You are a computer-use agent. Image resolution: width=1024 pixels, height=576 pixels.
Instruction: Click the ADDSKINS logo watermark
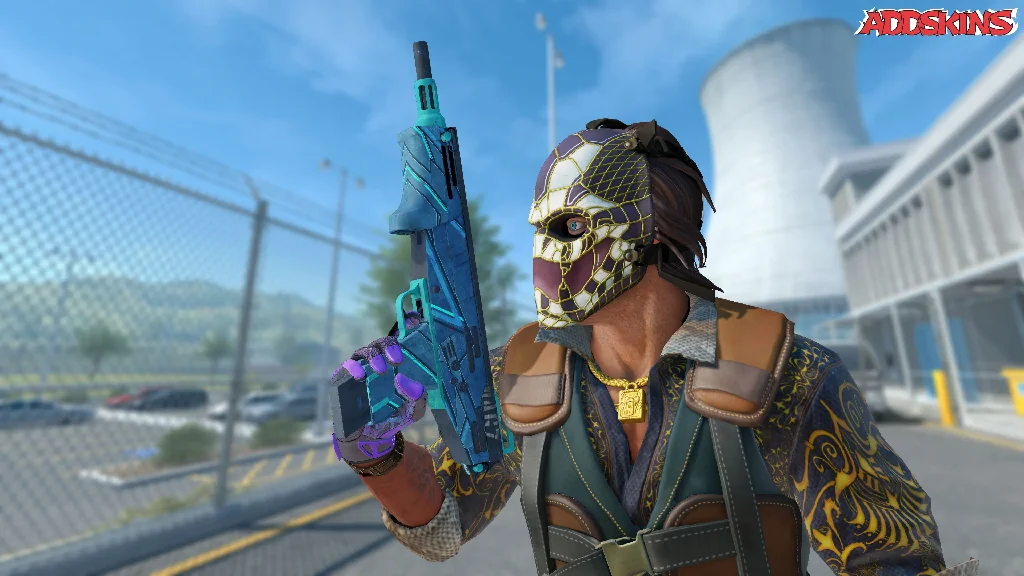[x=936, y=23]
